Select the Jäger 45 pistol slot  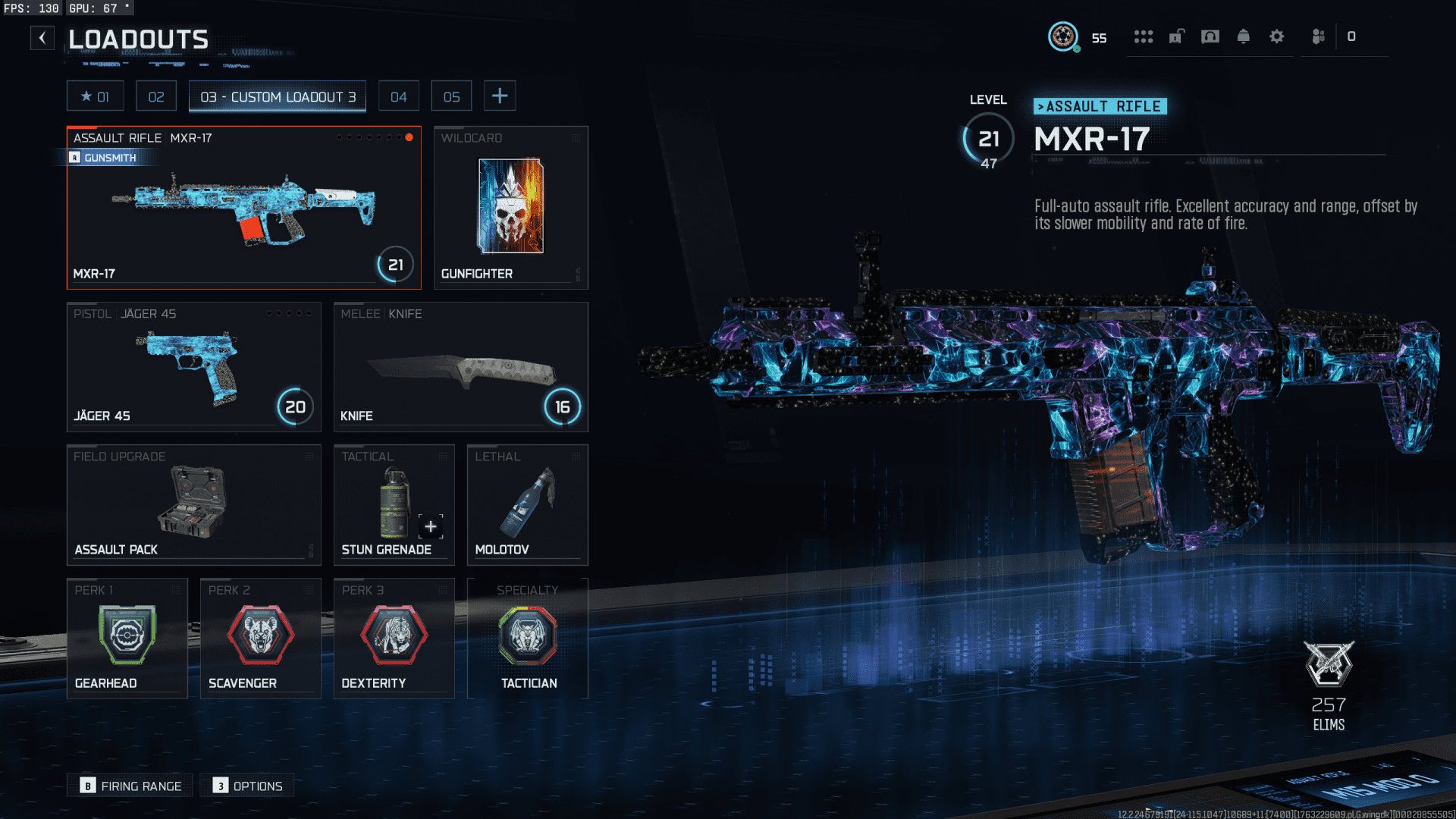pyautogui.click(x=193, y=367)
